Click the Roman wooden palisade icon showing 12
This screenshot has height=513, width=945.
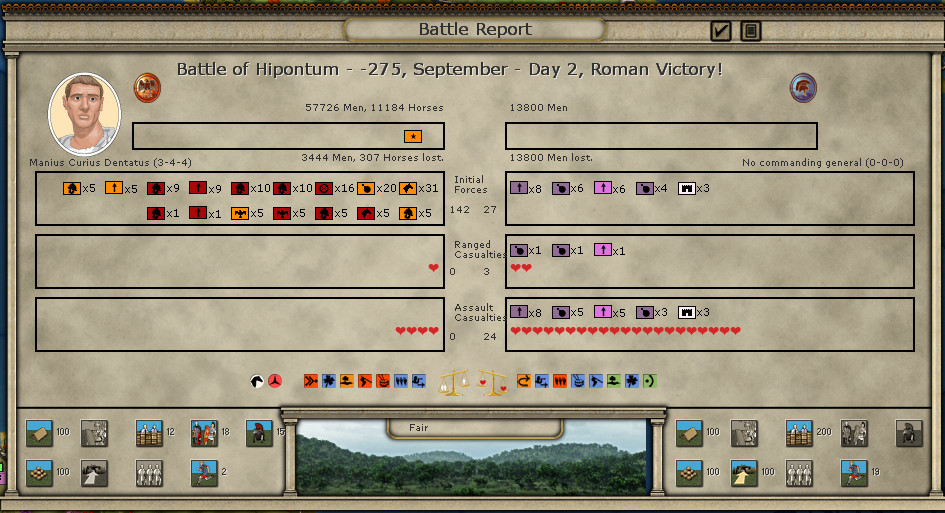[x=149, y=433]
